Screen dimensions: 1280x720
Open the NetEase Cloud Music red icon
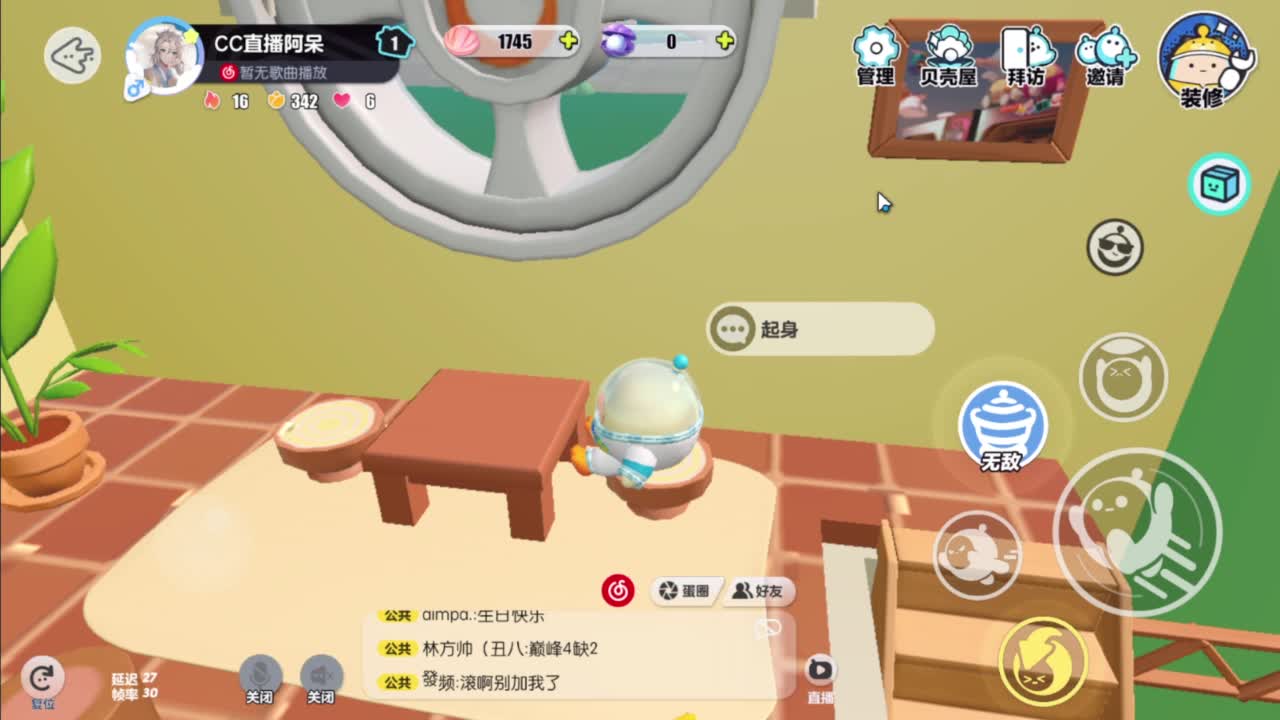[x=616, y=591]
